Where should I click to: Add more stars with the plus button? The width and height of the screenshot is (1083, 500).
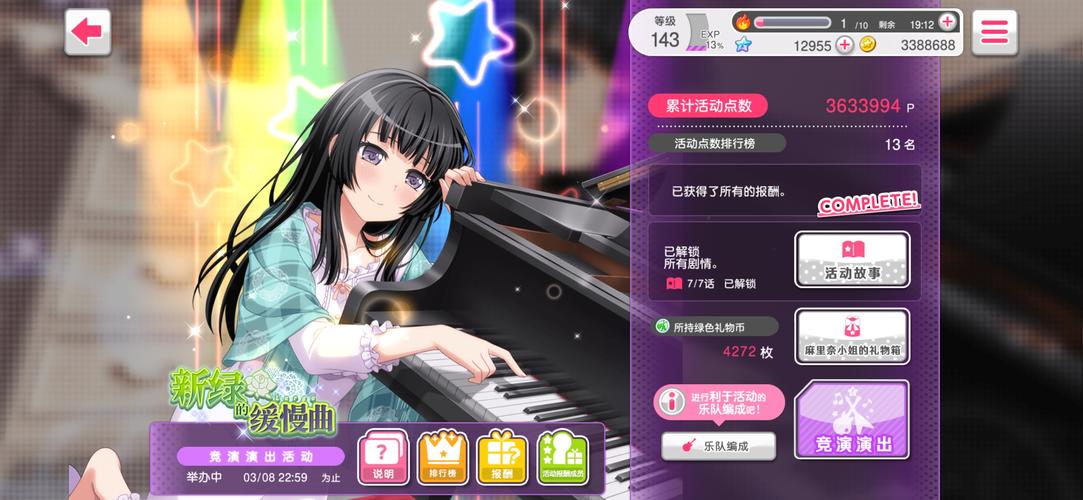click(844, 44)
